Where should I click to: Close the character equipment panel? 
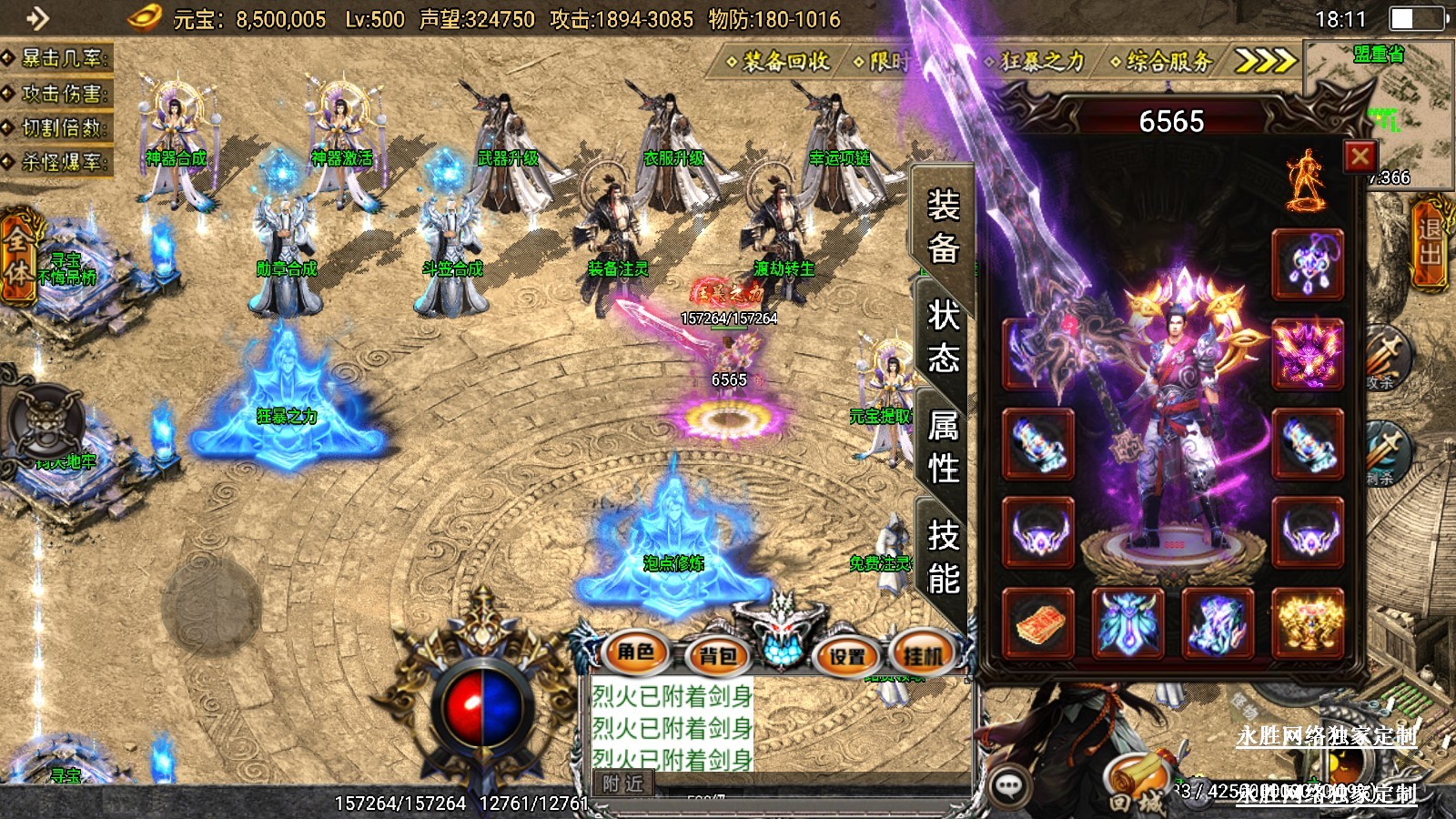[1360, 157]
